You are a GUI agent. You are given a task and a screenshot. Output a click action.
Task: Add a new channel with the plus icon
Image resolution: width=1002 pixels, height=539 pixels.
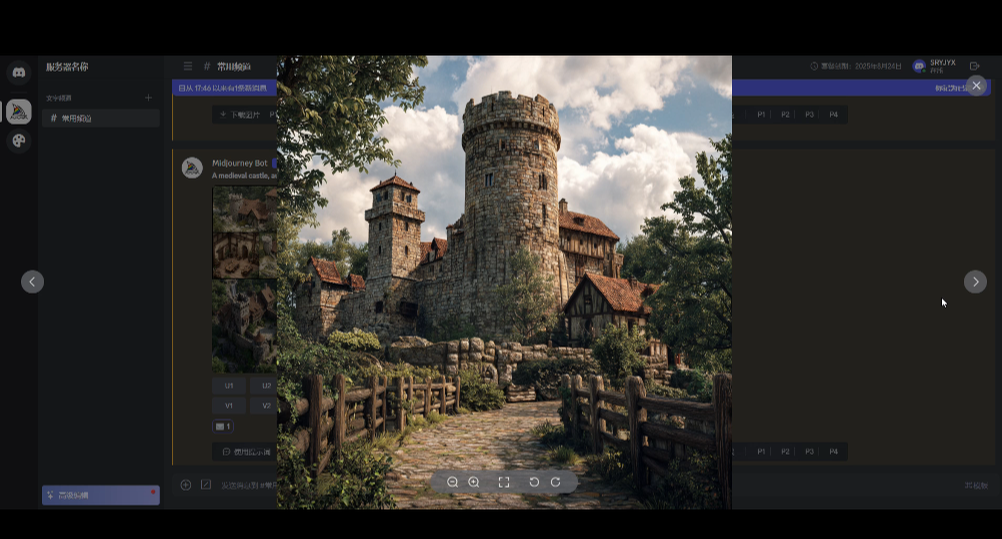tap(148, 98)
